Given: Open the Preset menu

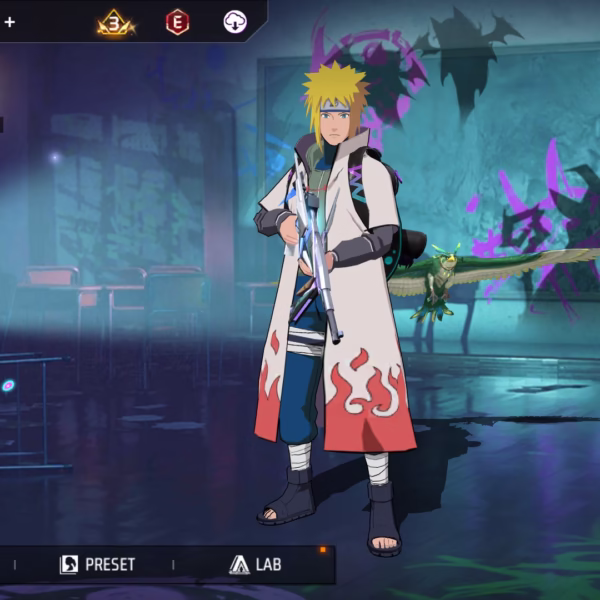Looking at the screenshot, I should pyautogui.click(x=97, y=565).
